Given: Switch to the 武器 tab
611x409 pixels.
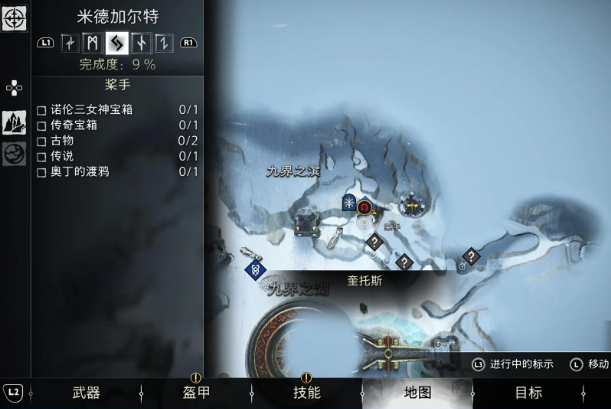Looking at the screenshot, I should (x=86, y=392).
